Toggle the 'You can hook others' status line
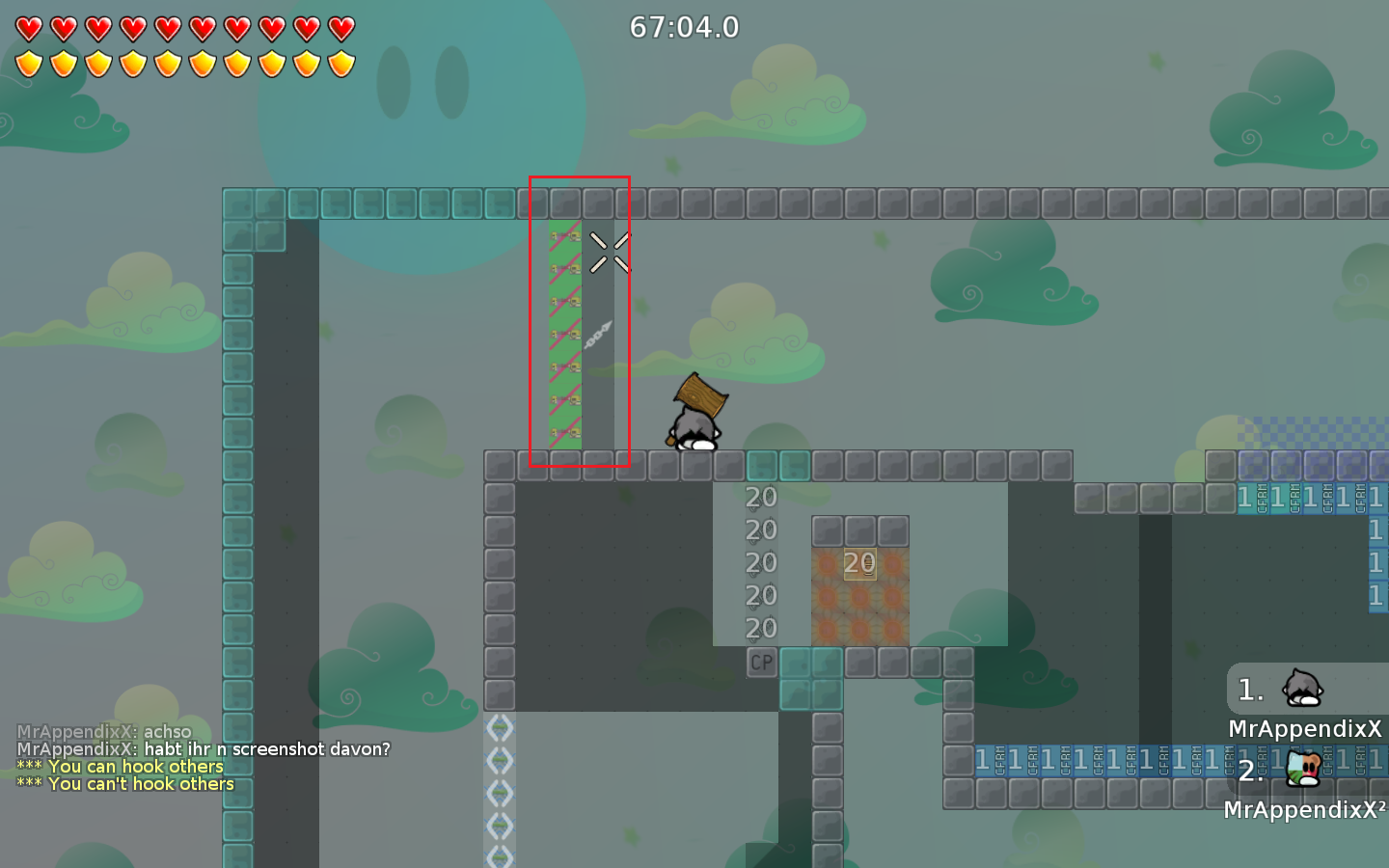The width and height of the screenshot is (1389, 868). point(121,766)
